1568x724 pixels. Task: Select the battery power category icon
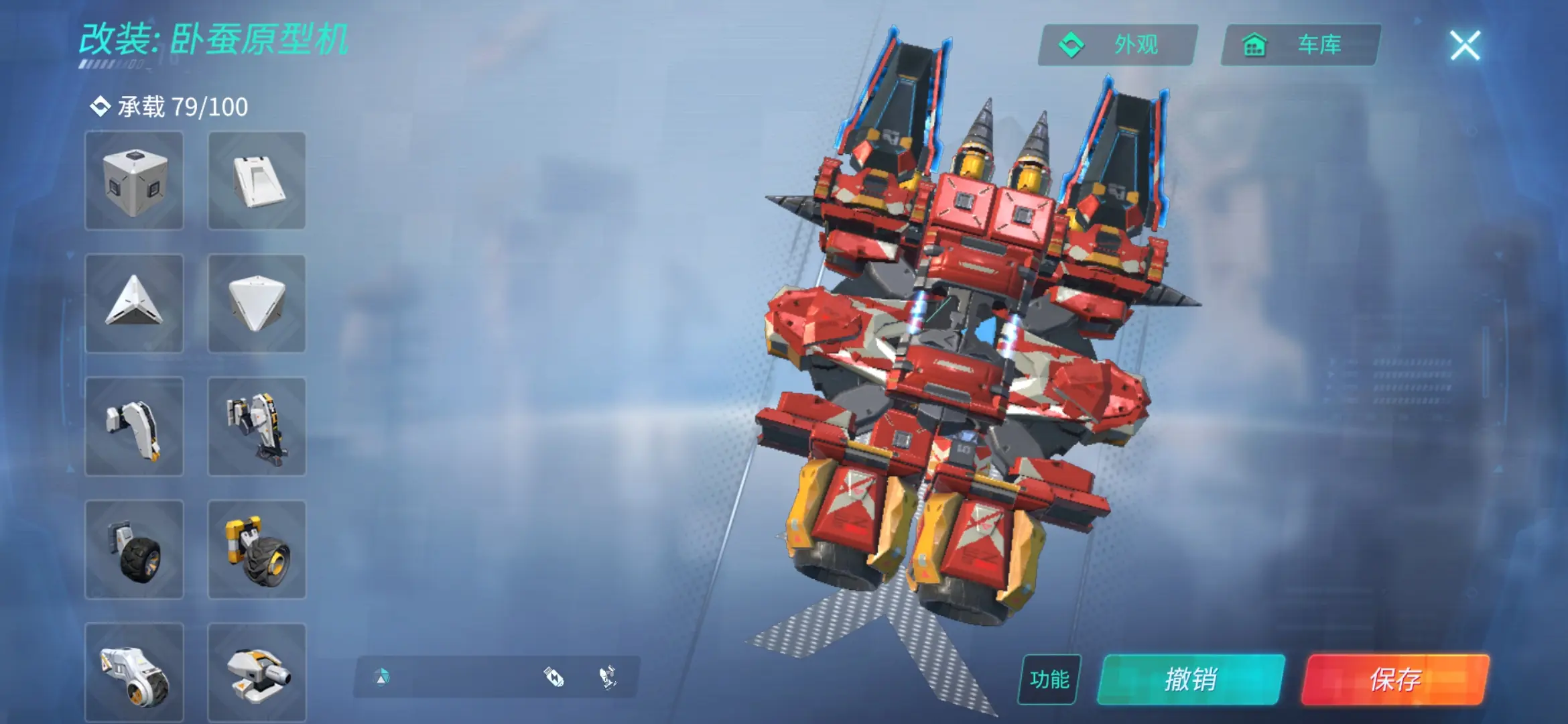[x=554, y=677]
